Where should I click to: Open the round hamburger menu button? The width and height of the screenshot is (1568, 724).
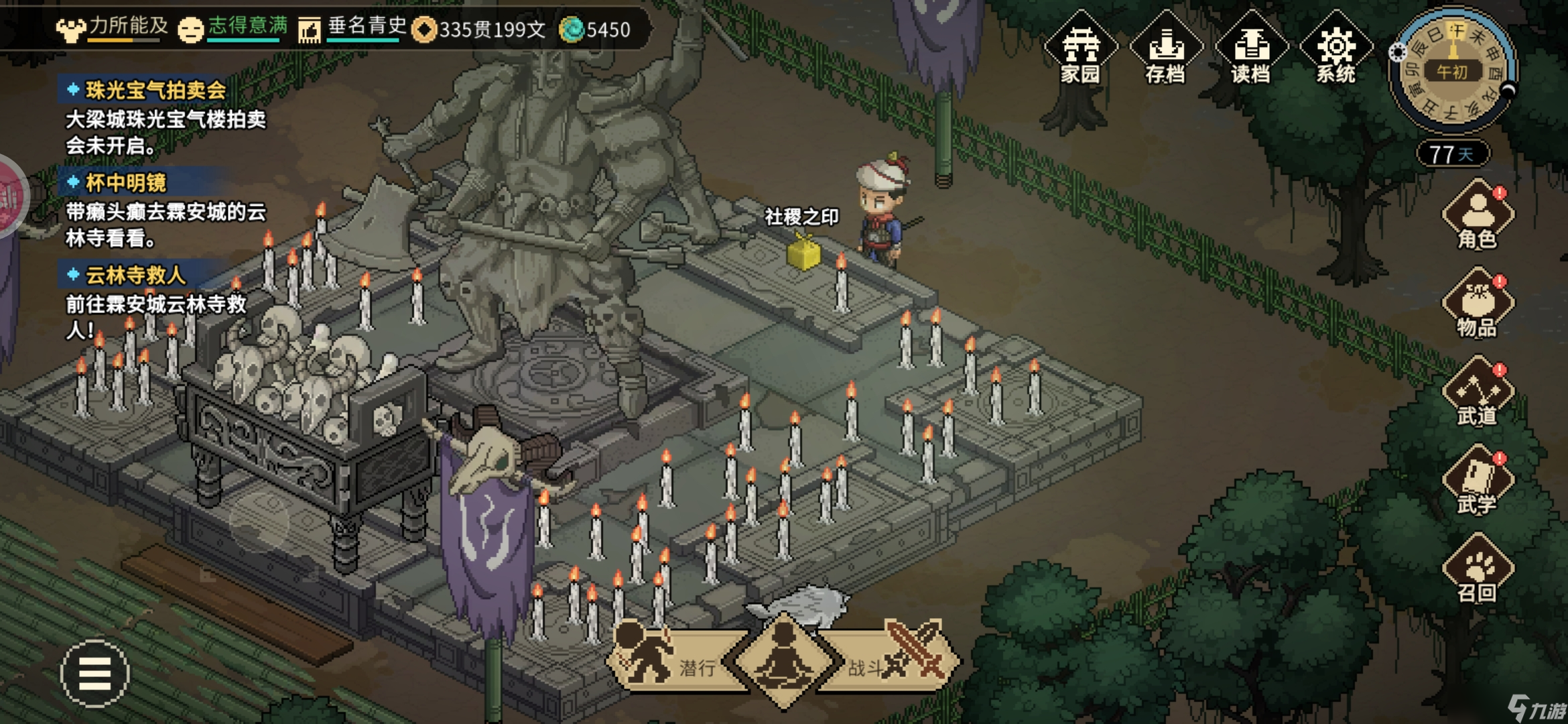(94, 673)
